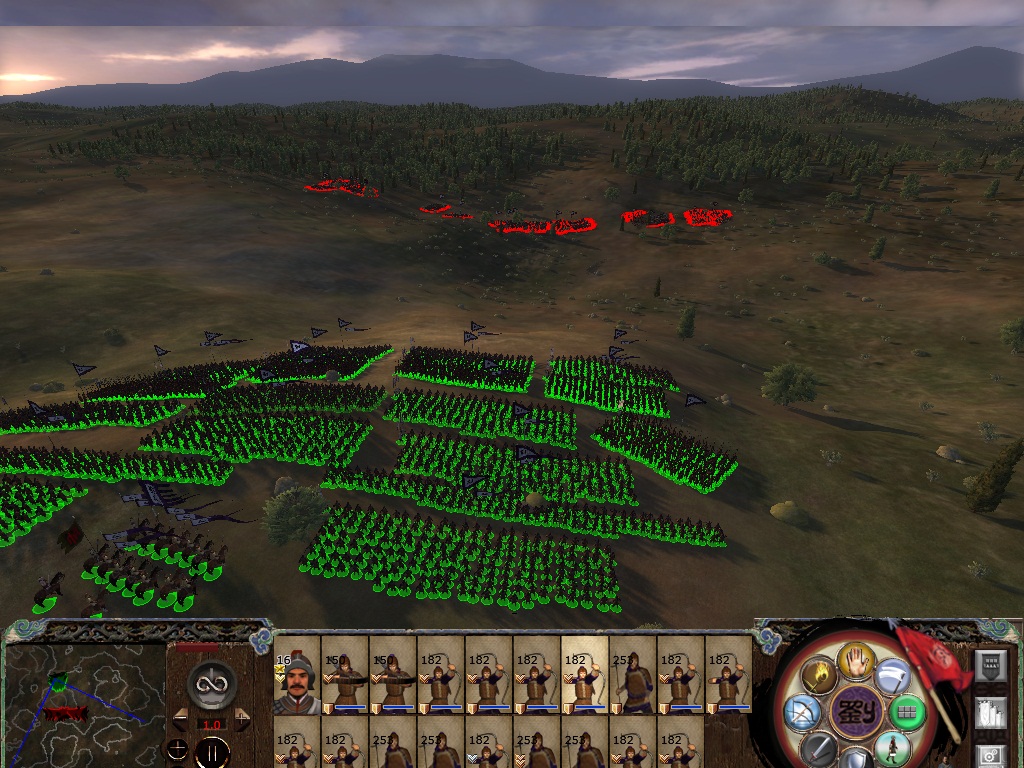Image resolution: width=1024 pixels, height=768 pixels.
Task: Activate the white flag withdraw button
Action: tap(893, 675)
